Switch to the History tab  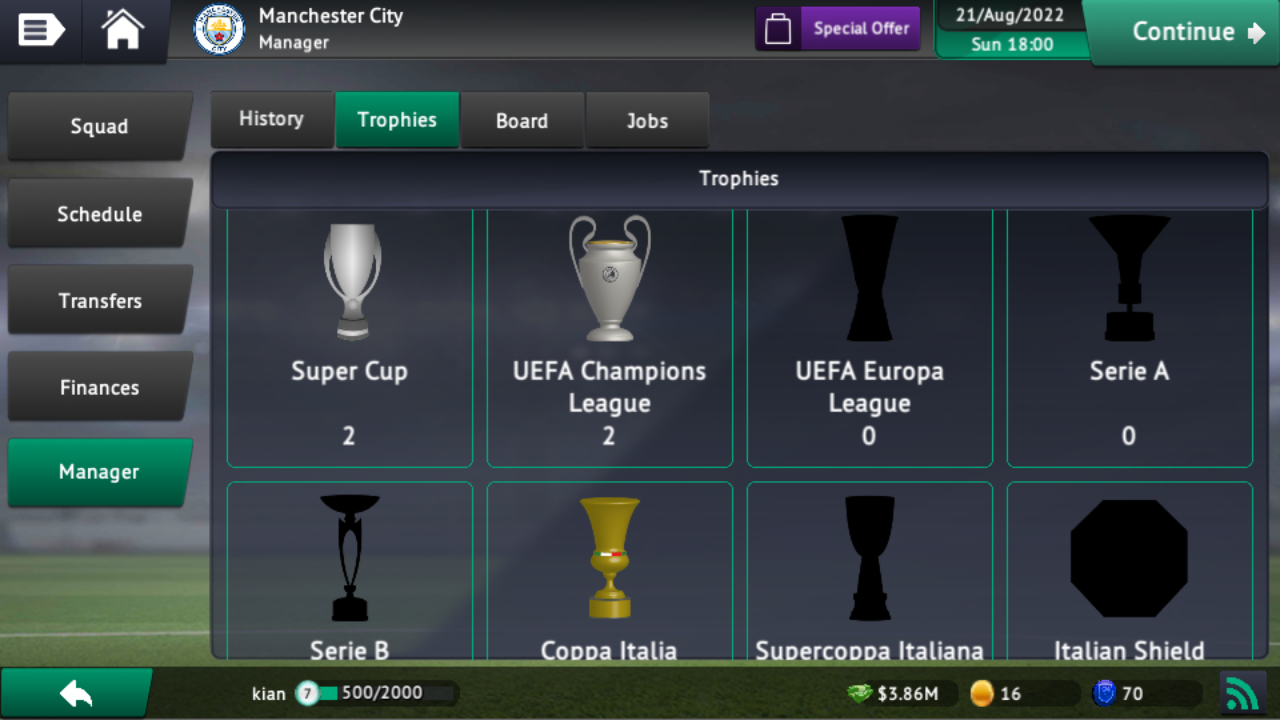click(x=271, y=118)
